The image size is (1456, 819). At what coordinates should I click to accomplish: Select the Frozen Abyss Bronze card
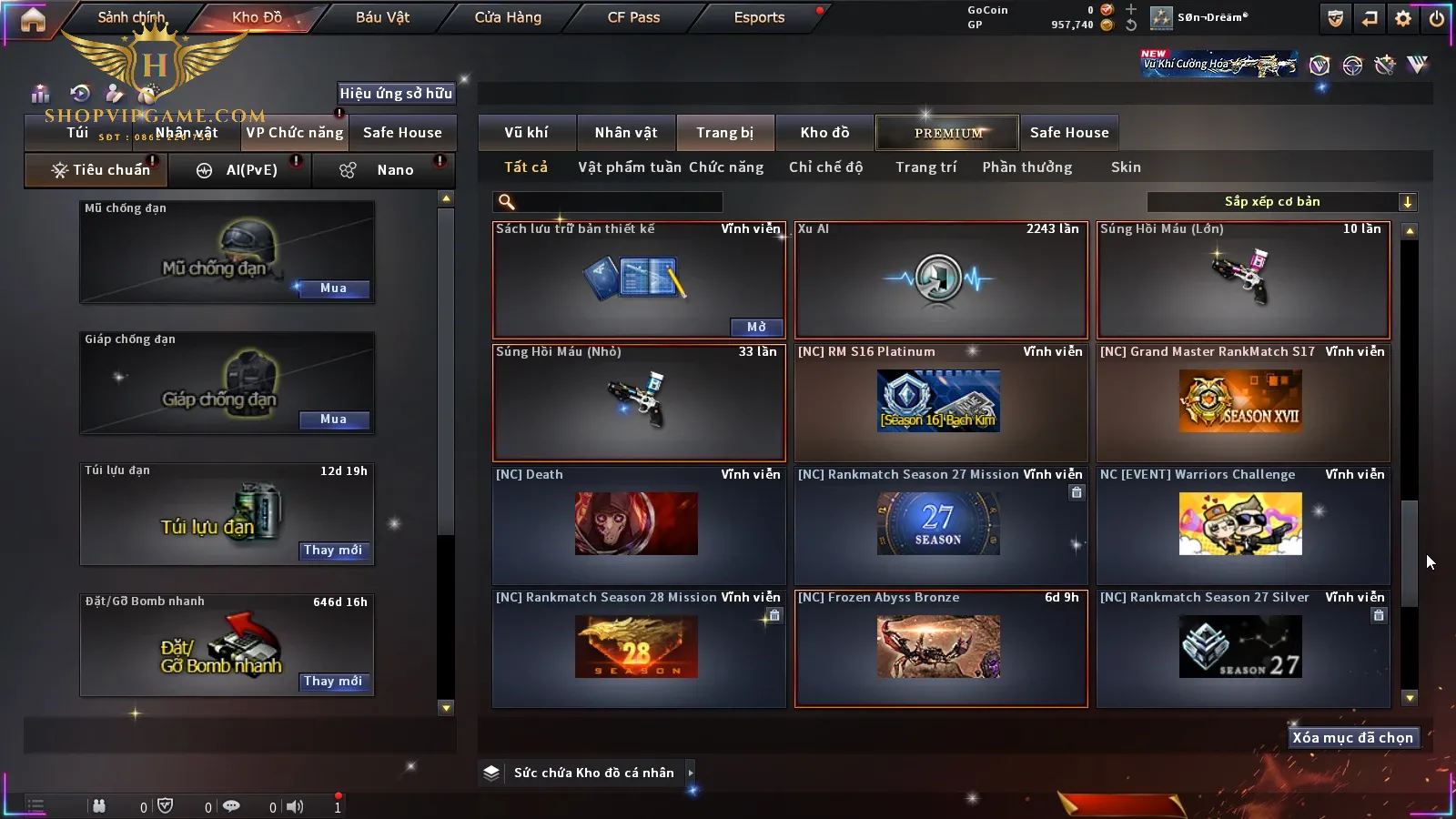(941, 648)
